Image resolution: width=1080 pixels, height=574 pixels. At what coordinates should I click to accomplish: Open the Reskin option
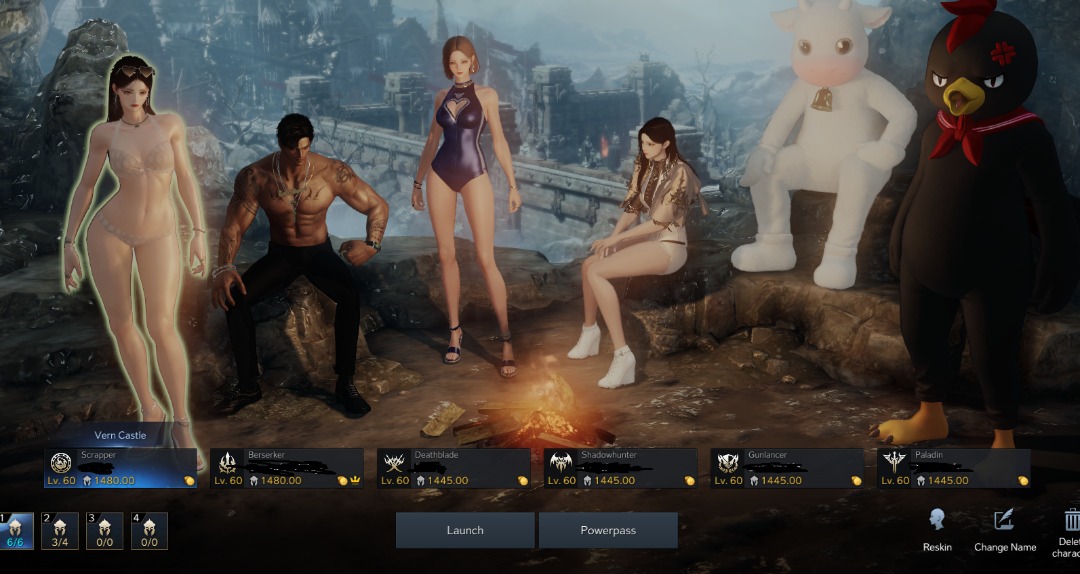coord(937,528)
